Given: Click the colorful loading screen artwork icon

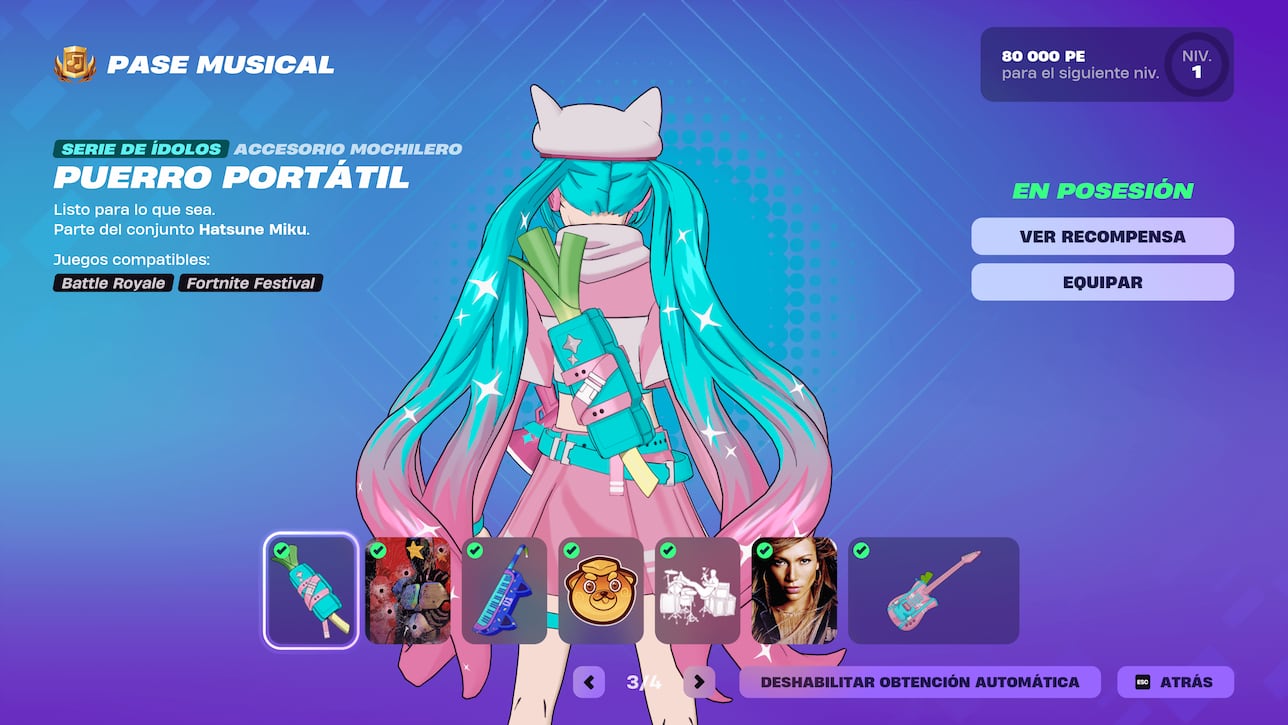Looking at the screenshot, I should (x=406, y=592).
